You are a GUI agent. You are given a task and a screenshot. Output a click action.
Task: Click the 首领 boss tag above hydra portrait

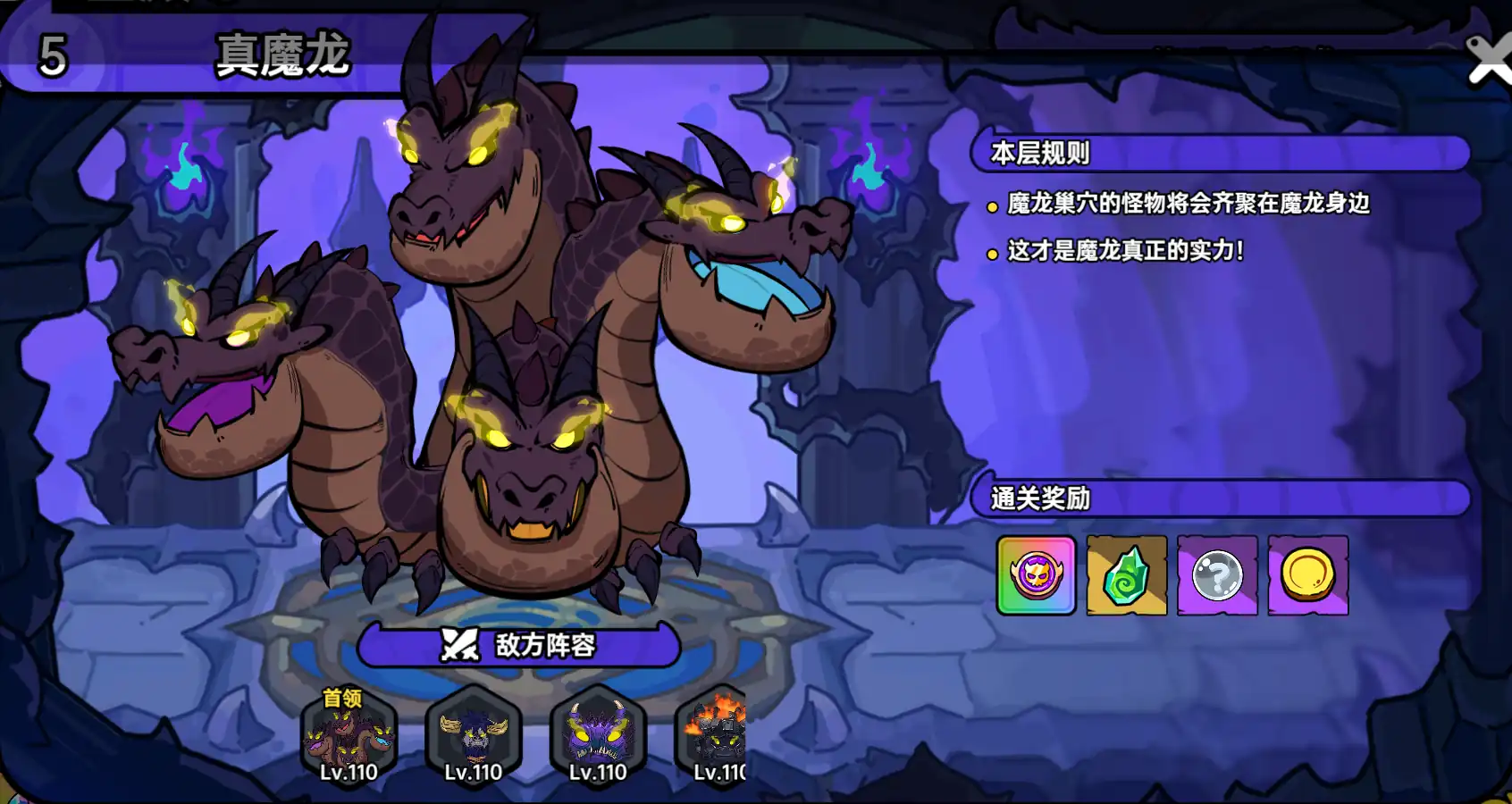(x=343, y=700)
